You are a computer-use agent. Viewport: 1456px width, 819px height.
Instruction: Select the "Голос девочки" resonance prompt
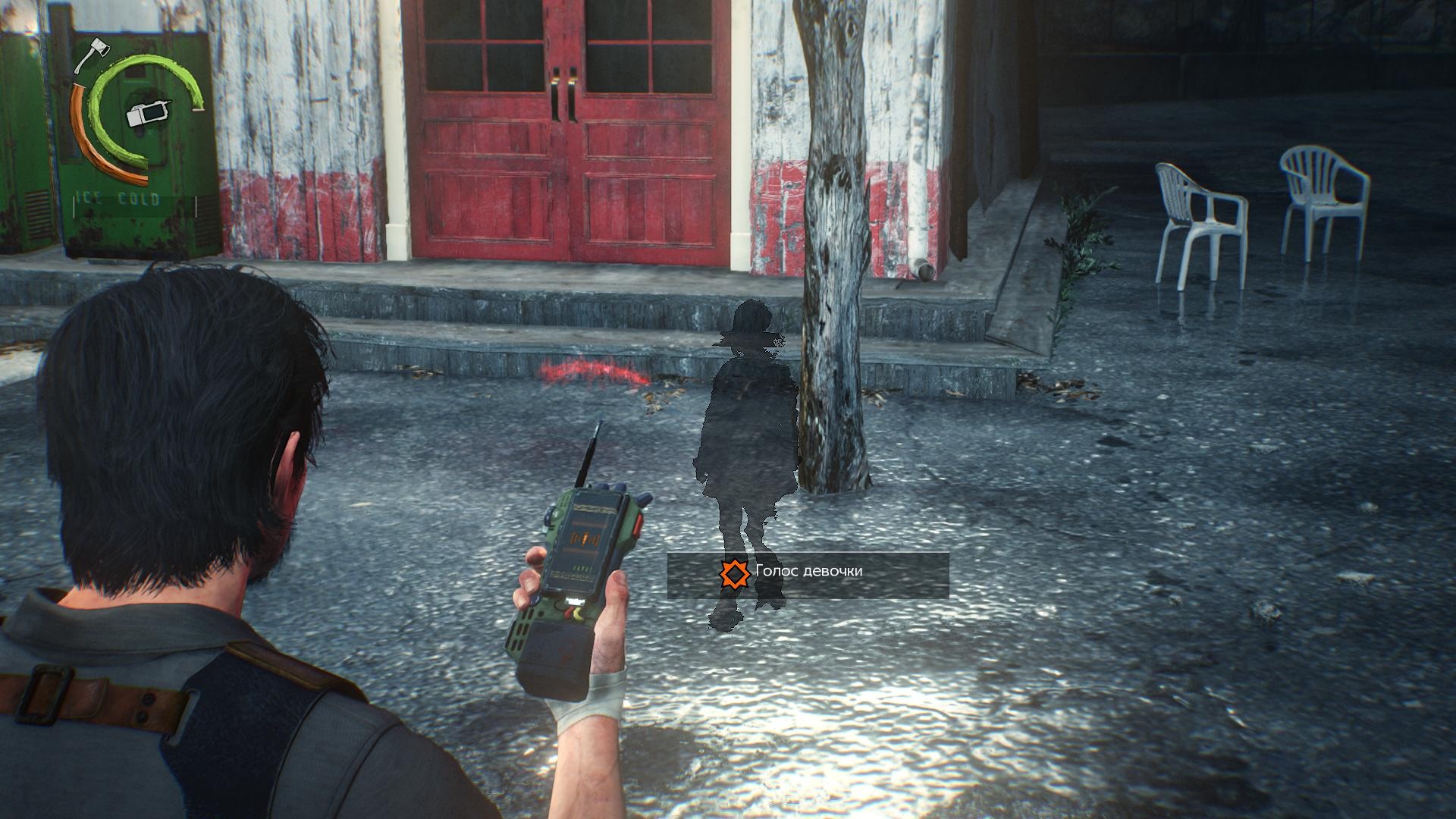(x=807, y=573)
